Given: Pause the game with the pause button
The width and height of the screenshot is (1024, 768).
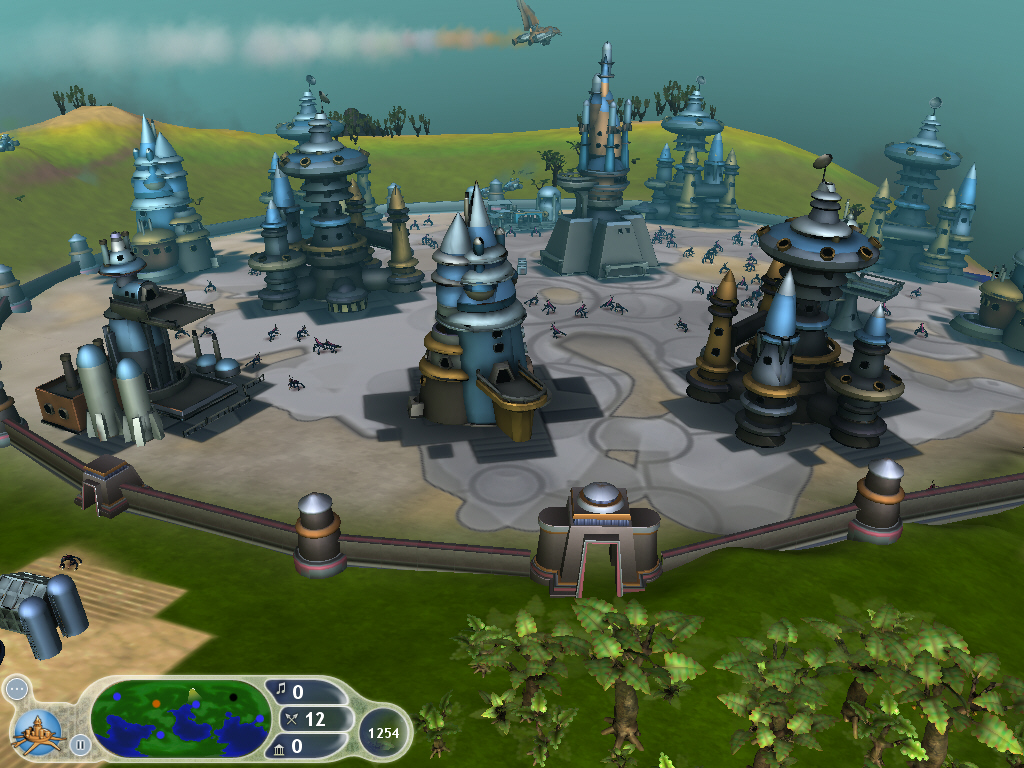Looking at the screenshot, I should 80,744.
